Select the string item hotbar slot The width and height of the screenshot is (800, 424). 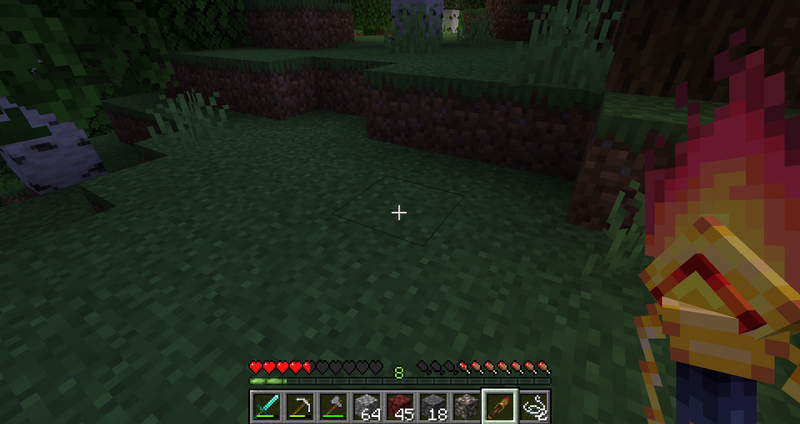tap(533, 406)
